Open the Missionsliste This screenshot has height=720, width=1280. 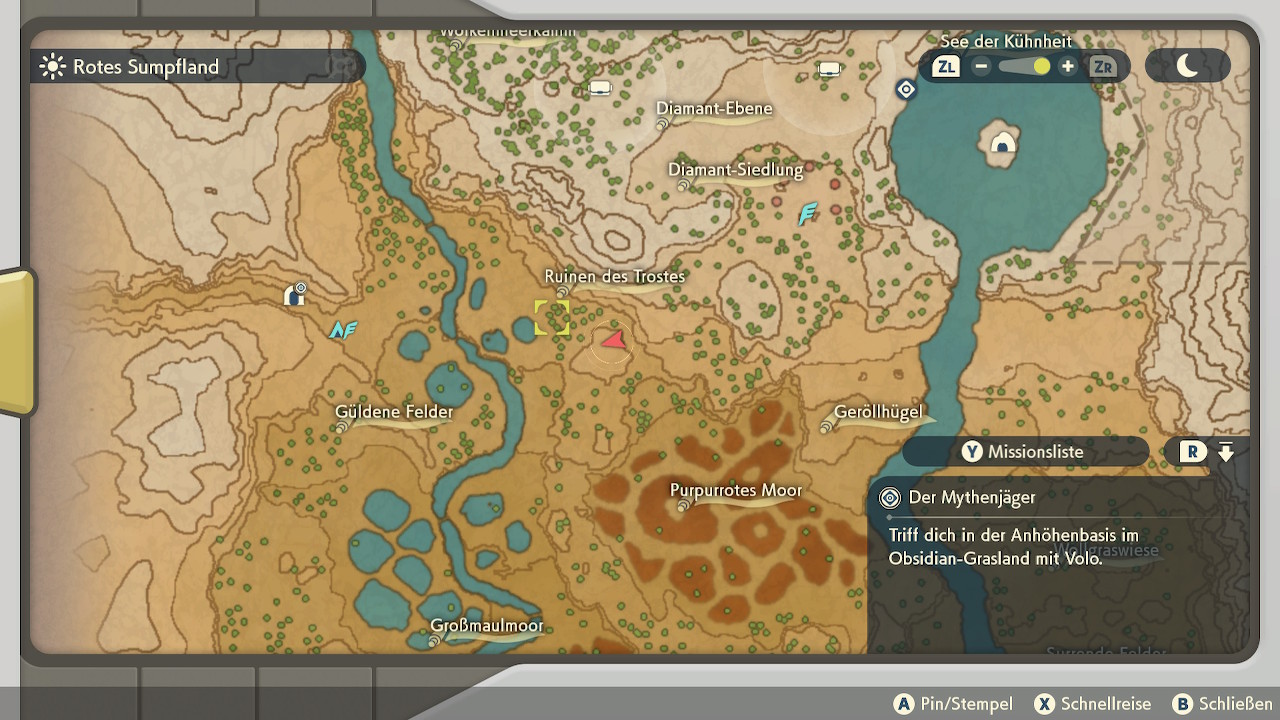click(x=1025, y=452)
